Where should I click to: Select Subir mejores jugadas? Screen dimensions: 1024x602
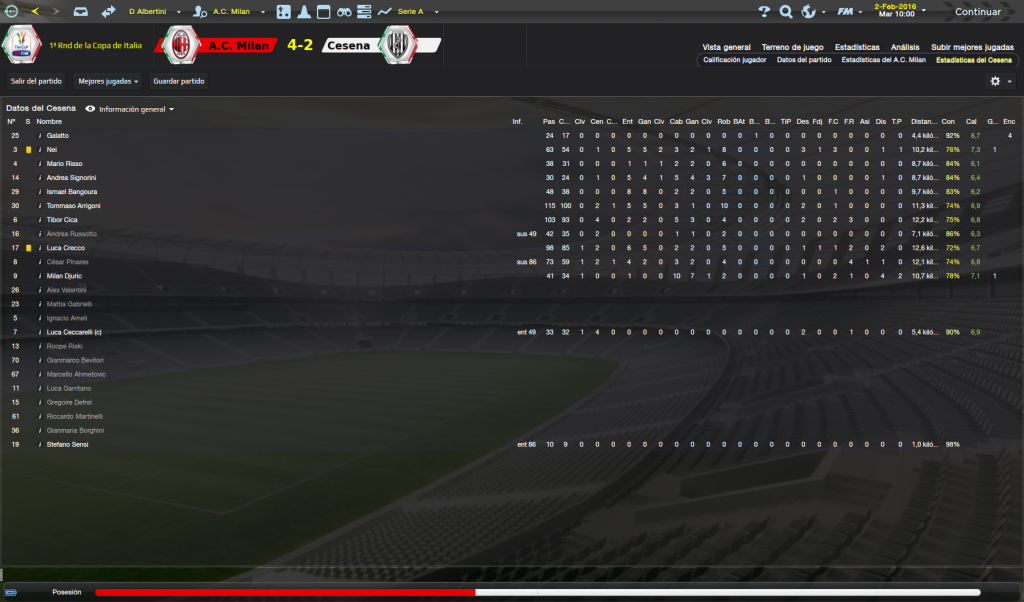pyautogui.click(x=972, y=47)
